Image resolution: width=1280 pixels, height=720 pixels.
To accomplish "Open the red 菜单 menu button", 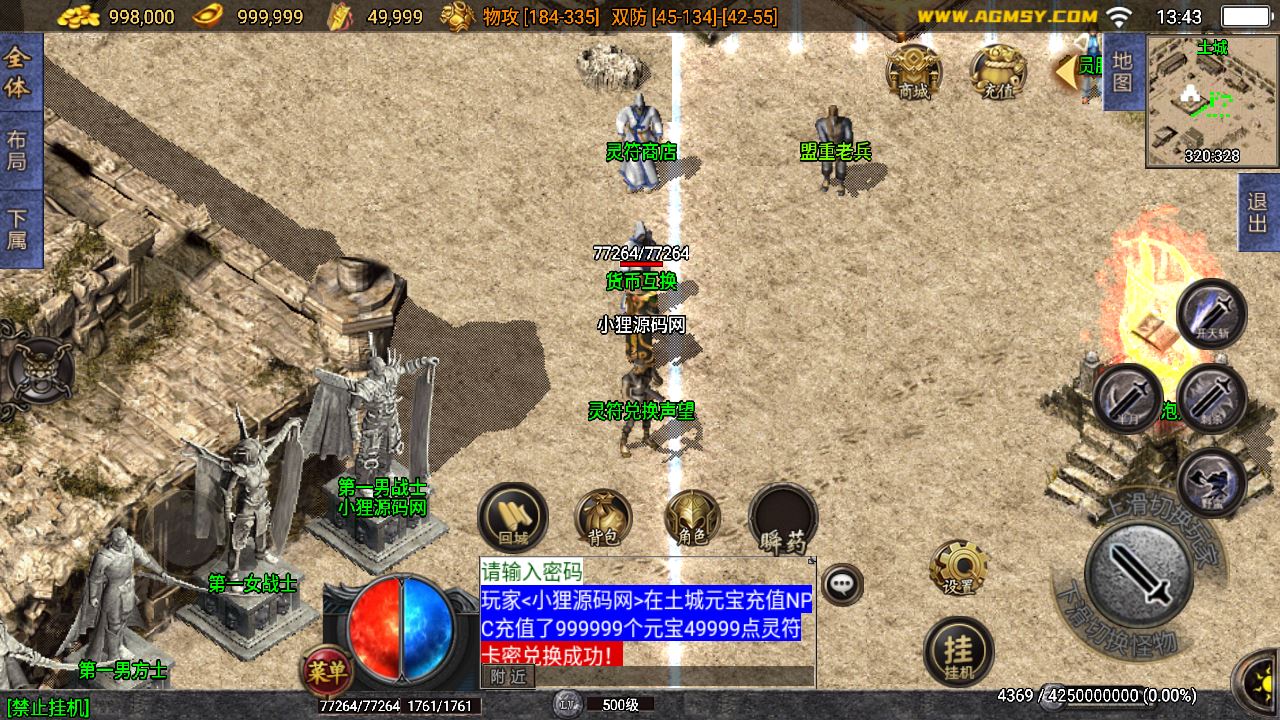I will pos(326,670).
